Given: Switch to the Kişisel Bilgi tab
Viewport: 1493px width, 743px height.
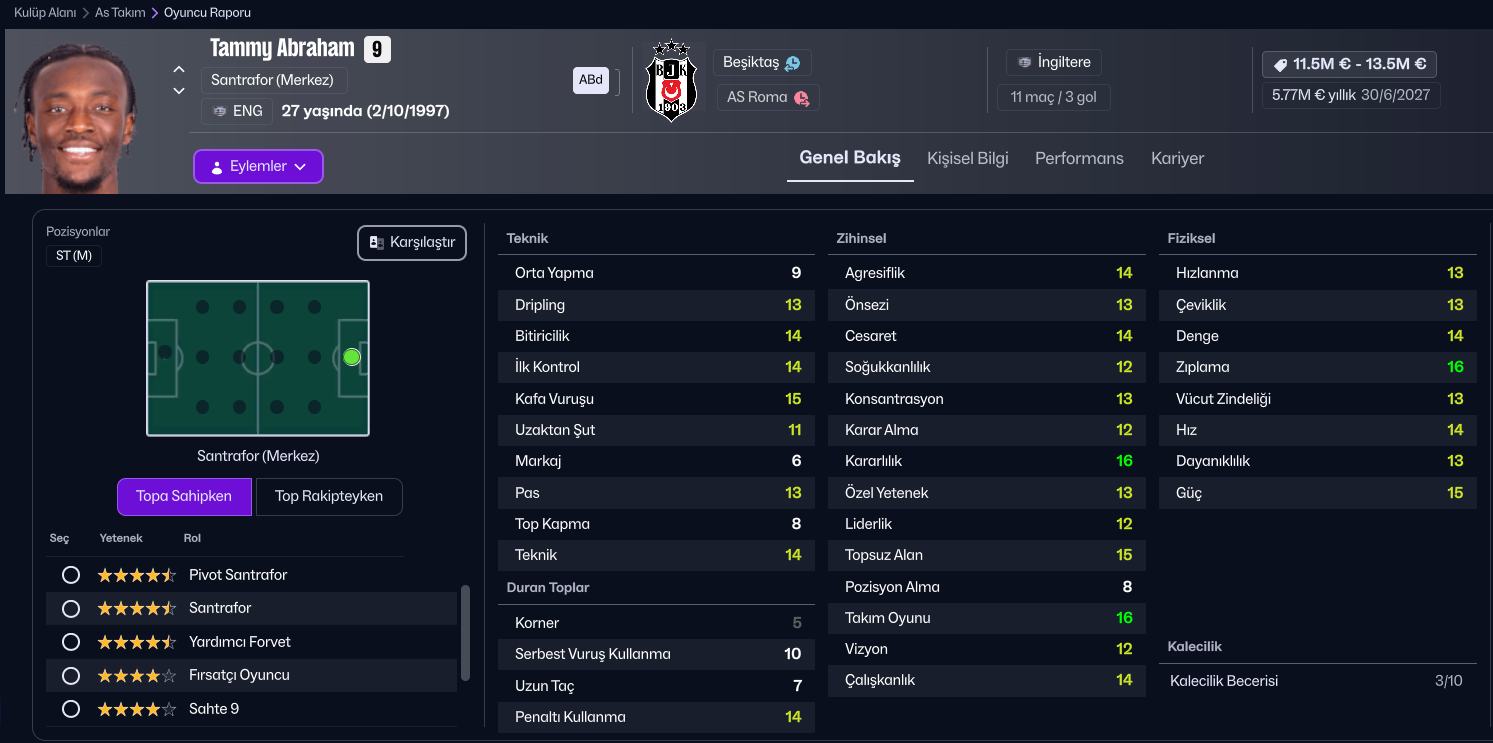Looking at the screenshot, I should pyautogui.click(x=967, y=158).
